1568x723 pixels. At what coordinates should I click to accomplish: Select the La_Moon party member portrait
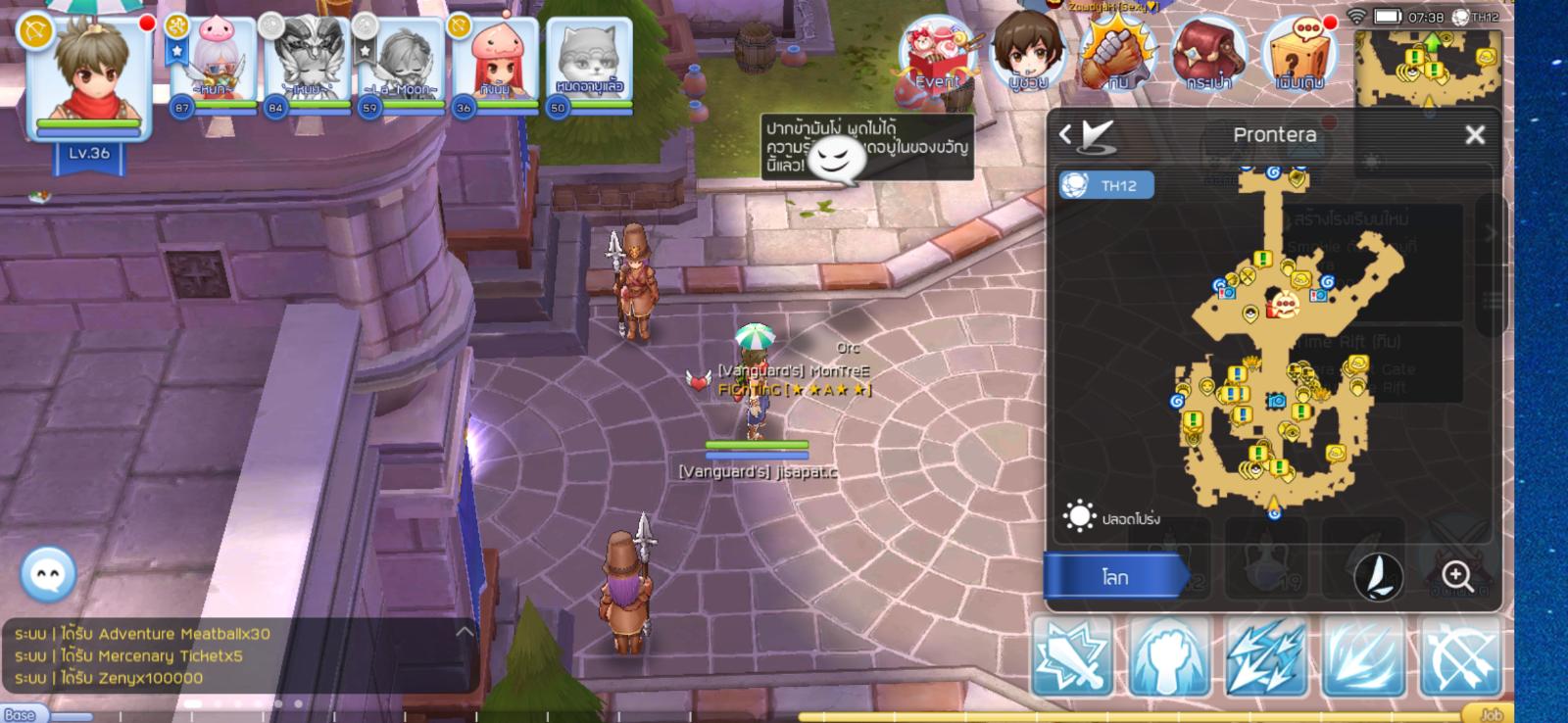400,64
